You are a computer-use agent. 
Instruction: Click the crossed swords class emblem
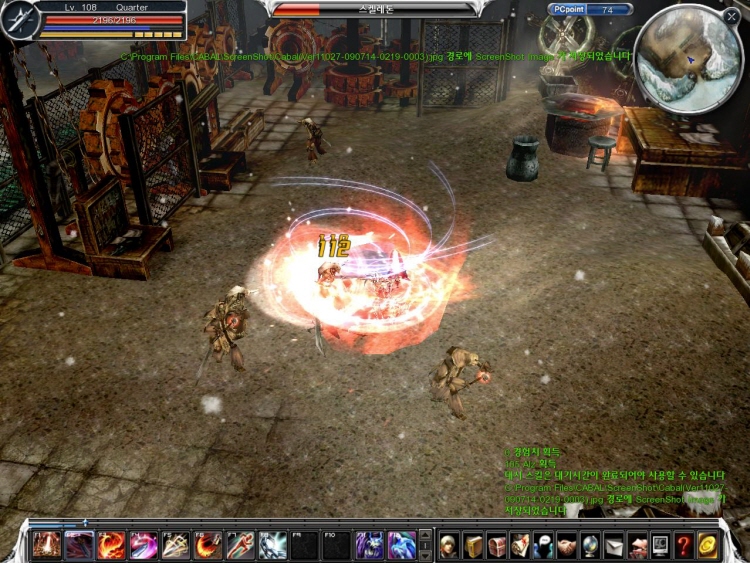[19, 21]
